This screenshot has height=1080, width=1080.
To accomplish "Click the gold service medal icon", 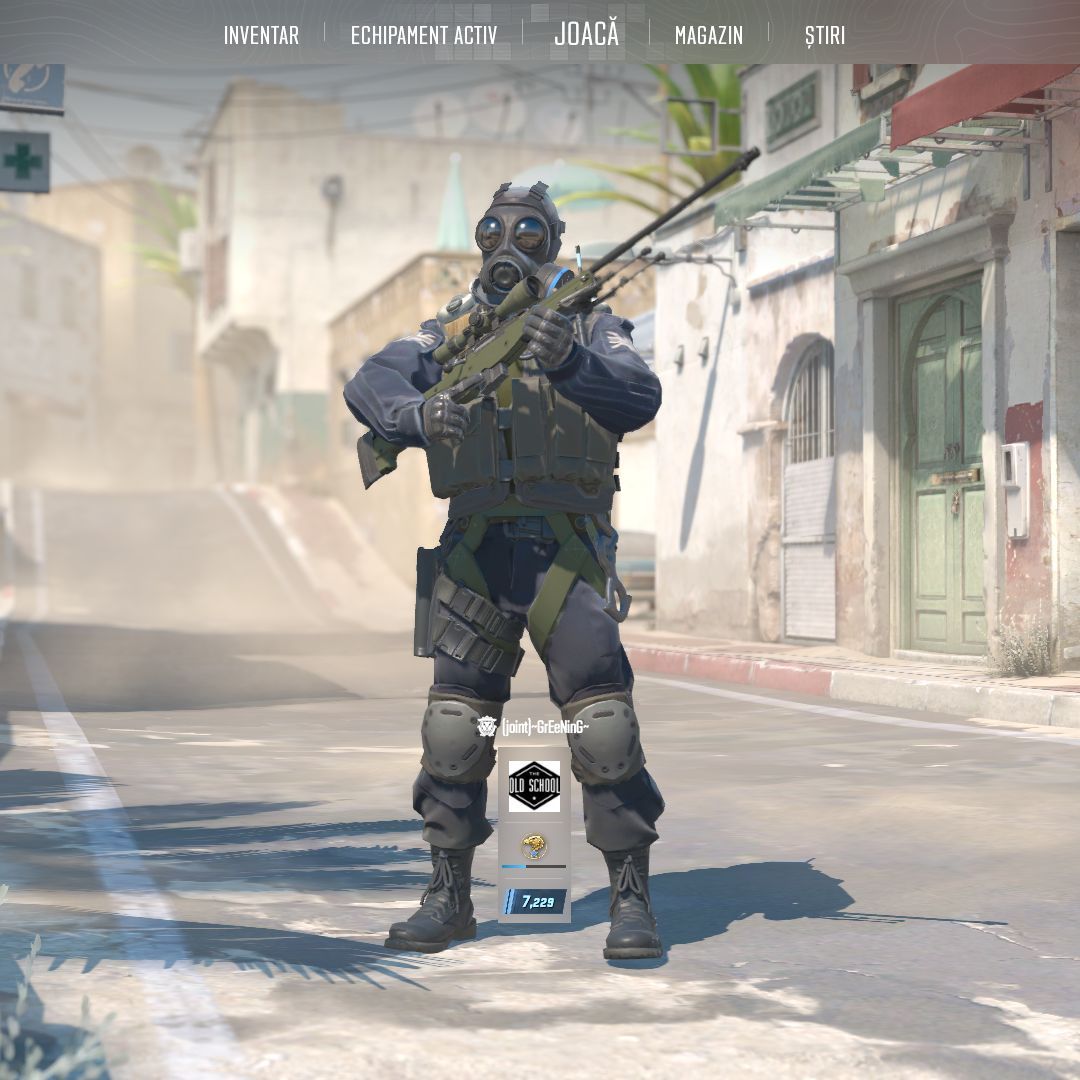I will pyautogui.click(x=534, y=848).
